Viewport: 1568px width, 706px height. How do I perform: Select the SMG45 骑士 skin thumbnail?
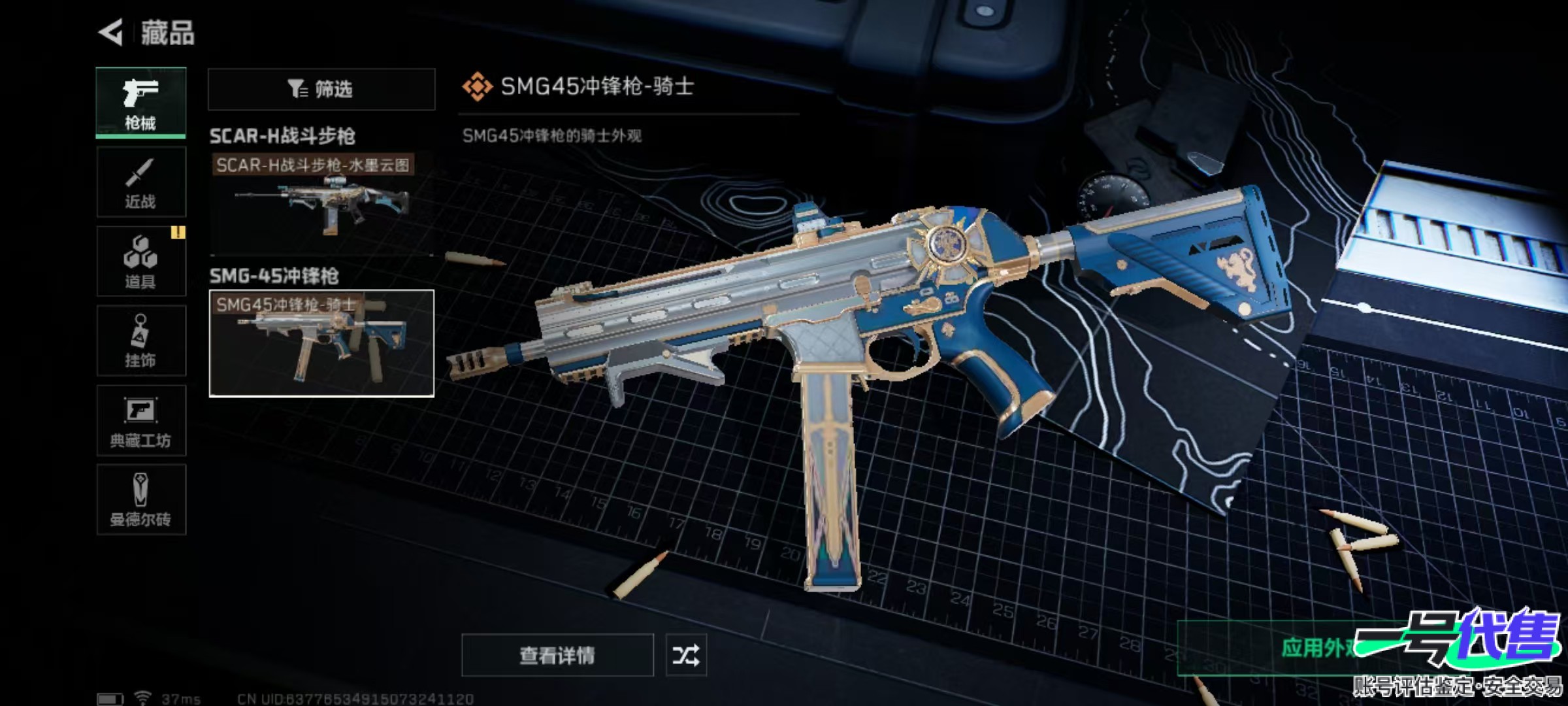321,343
